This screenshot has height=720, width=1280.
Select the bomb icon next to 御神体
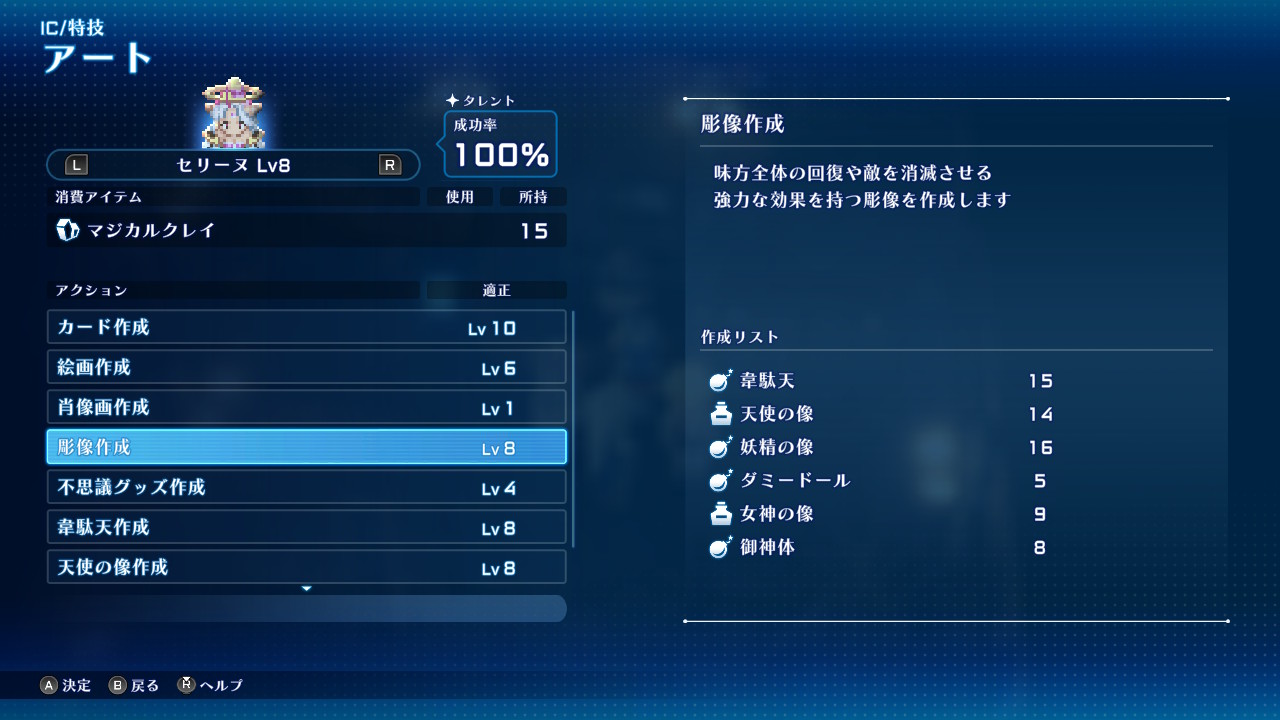[x=717, y=547]
